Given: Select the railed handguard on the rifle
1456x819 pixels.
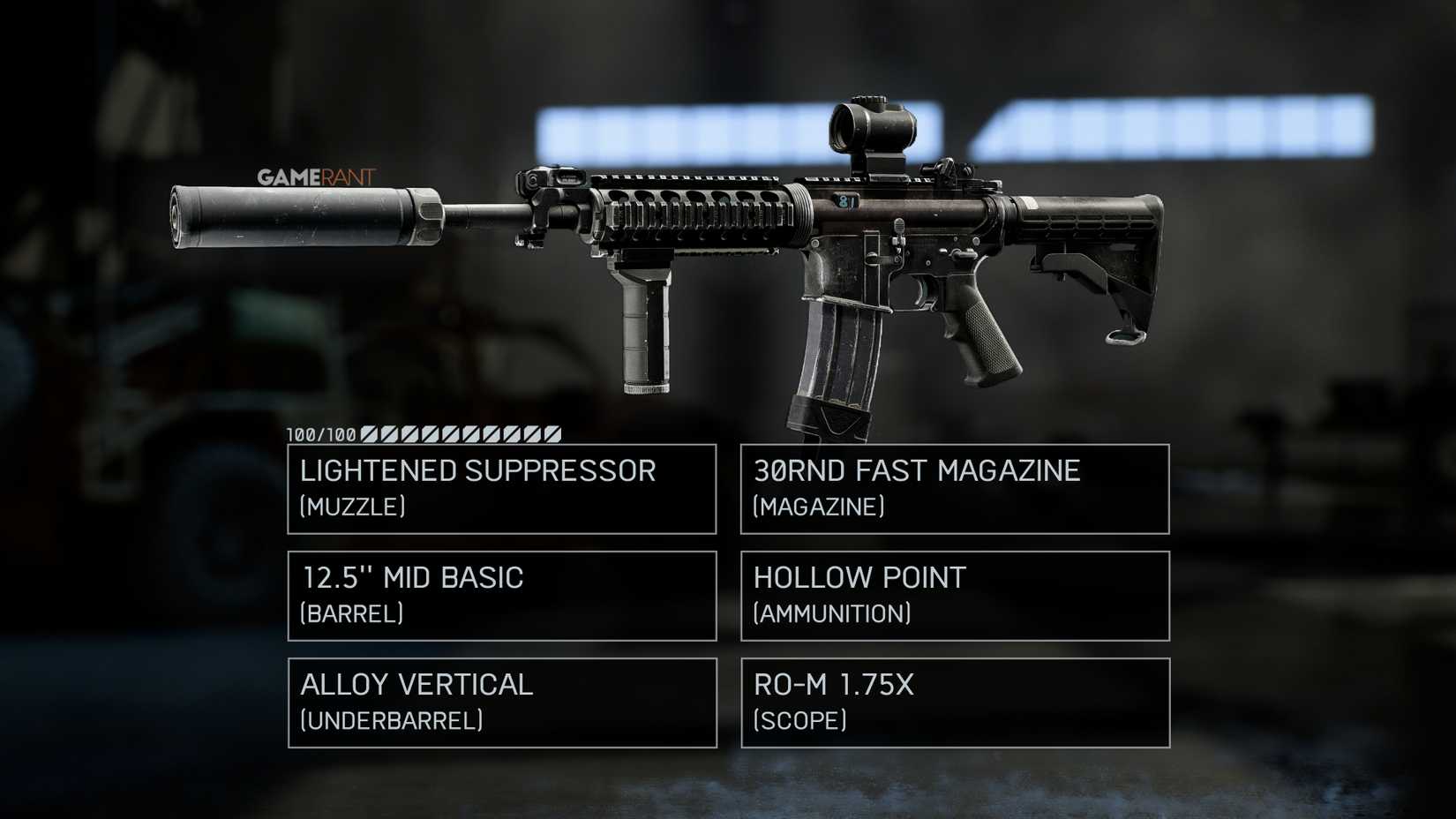Looking at the screenshot, I should tap(697, 207).
